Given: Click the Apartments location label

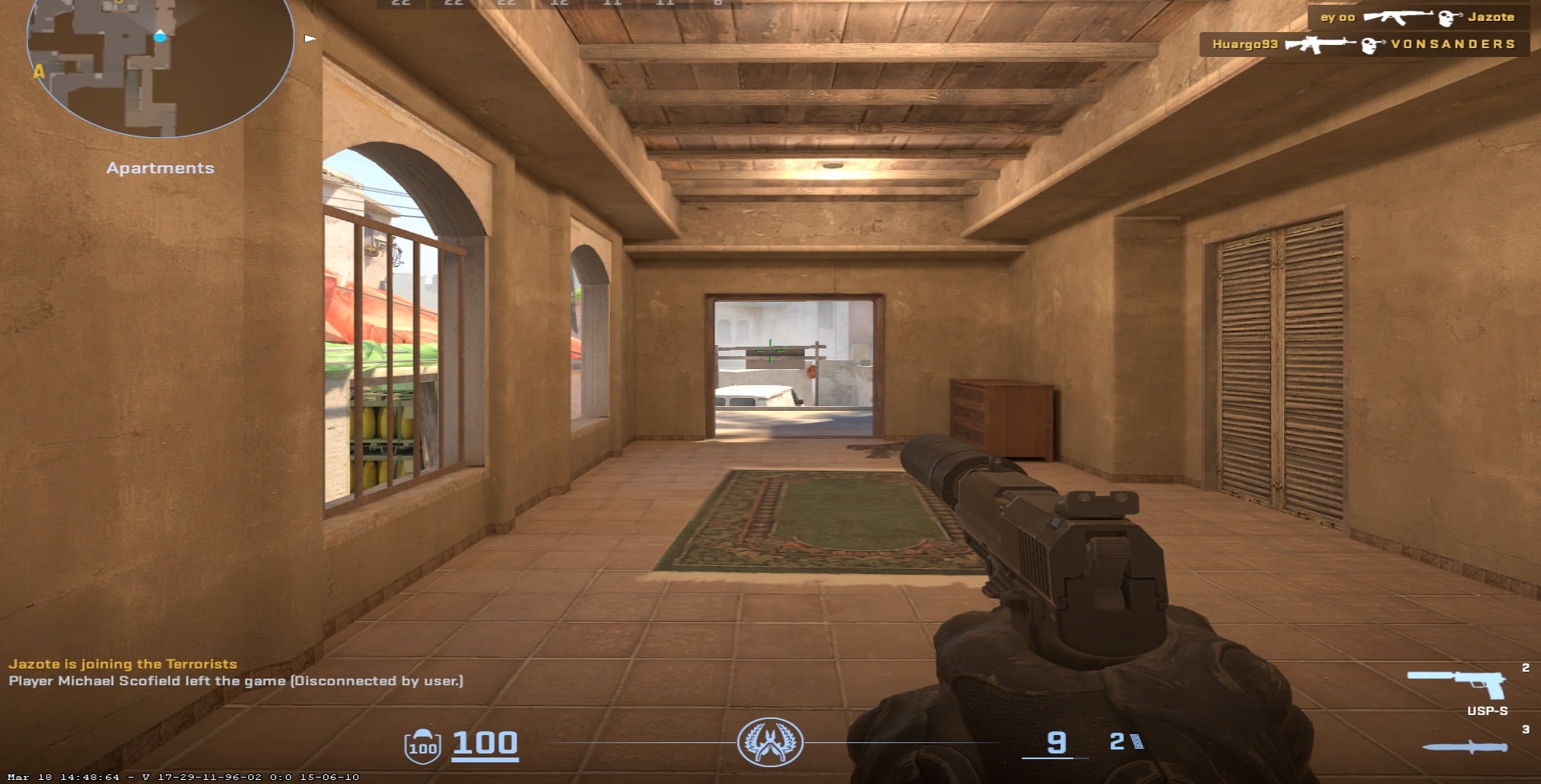Looking at the screenshot, I should coord(161,168).
